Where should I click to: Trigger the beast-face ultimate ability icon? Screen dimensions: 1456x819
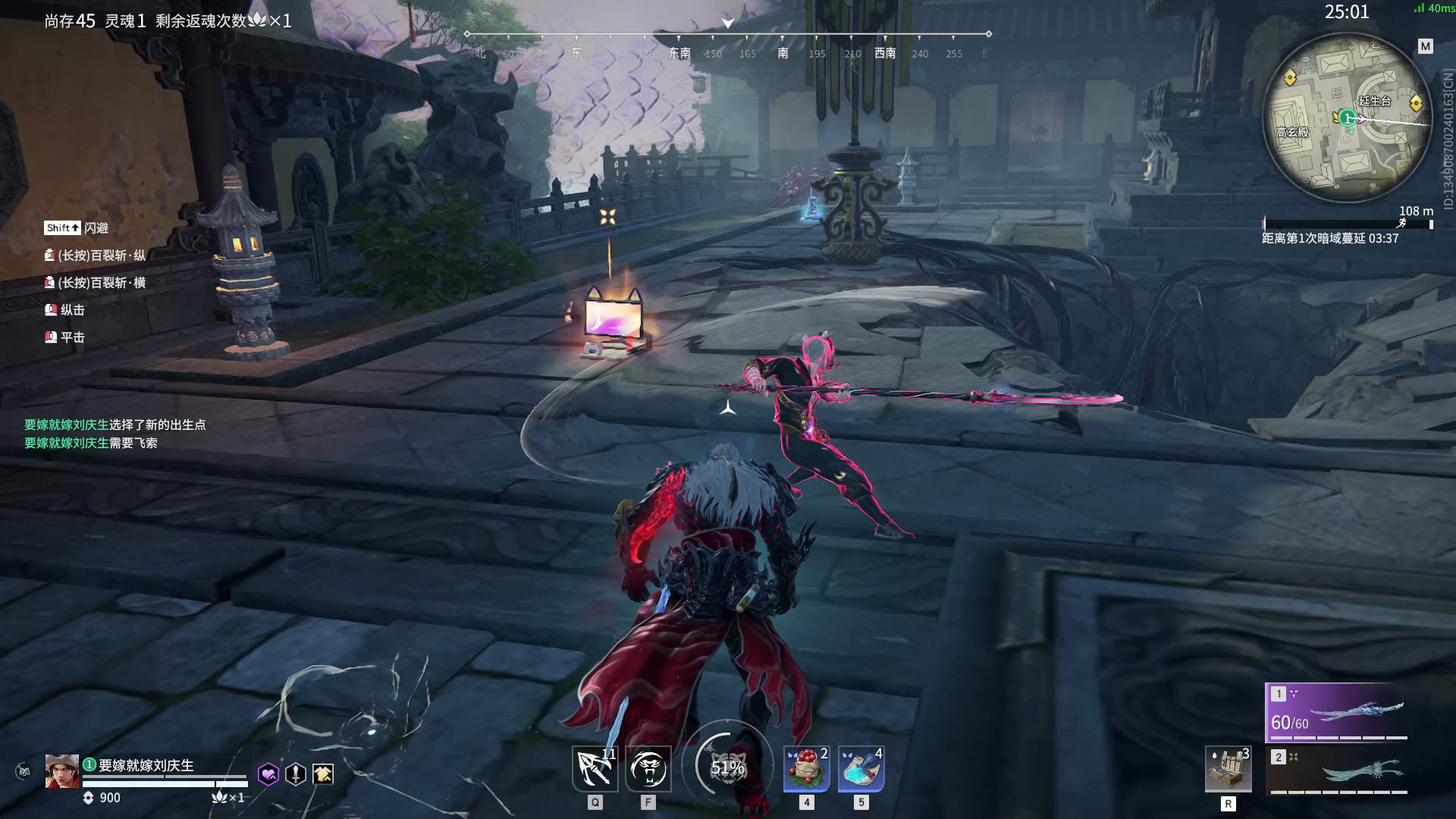[x=648, y=768]
